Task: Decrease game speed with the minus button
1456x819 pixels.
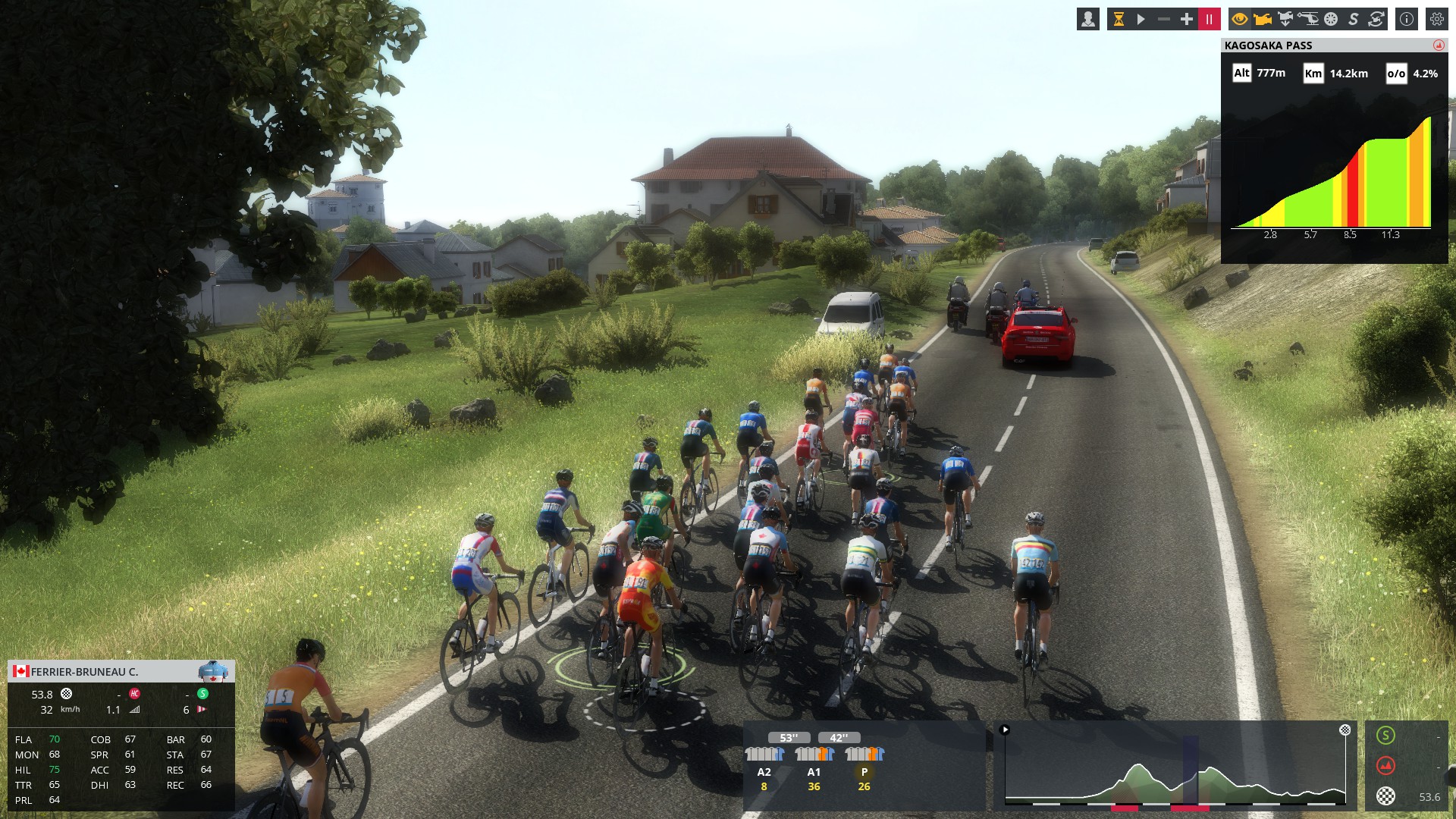Action: [x=1164, y=20]
